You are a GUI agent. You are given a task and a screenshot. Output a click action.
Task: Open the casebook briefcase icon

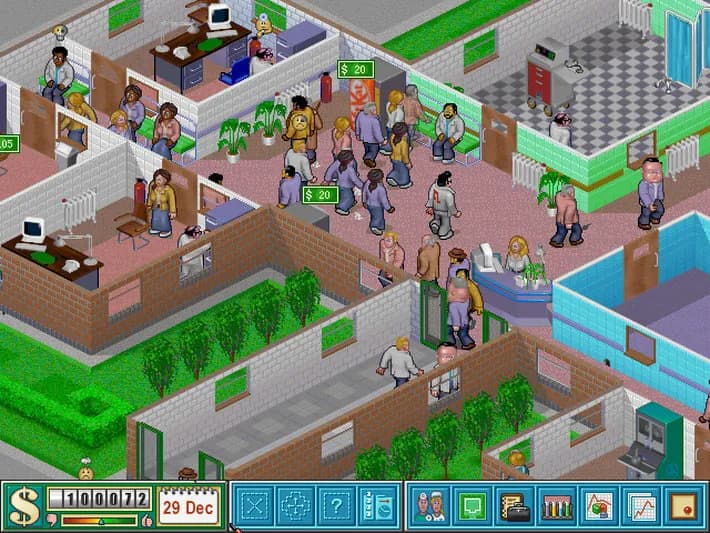[514, 506]
